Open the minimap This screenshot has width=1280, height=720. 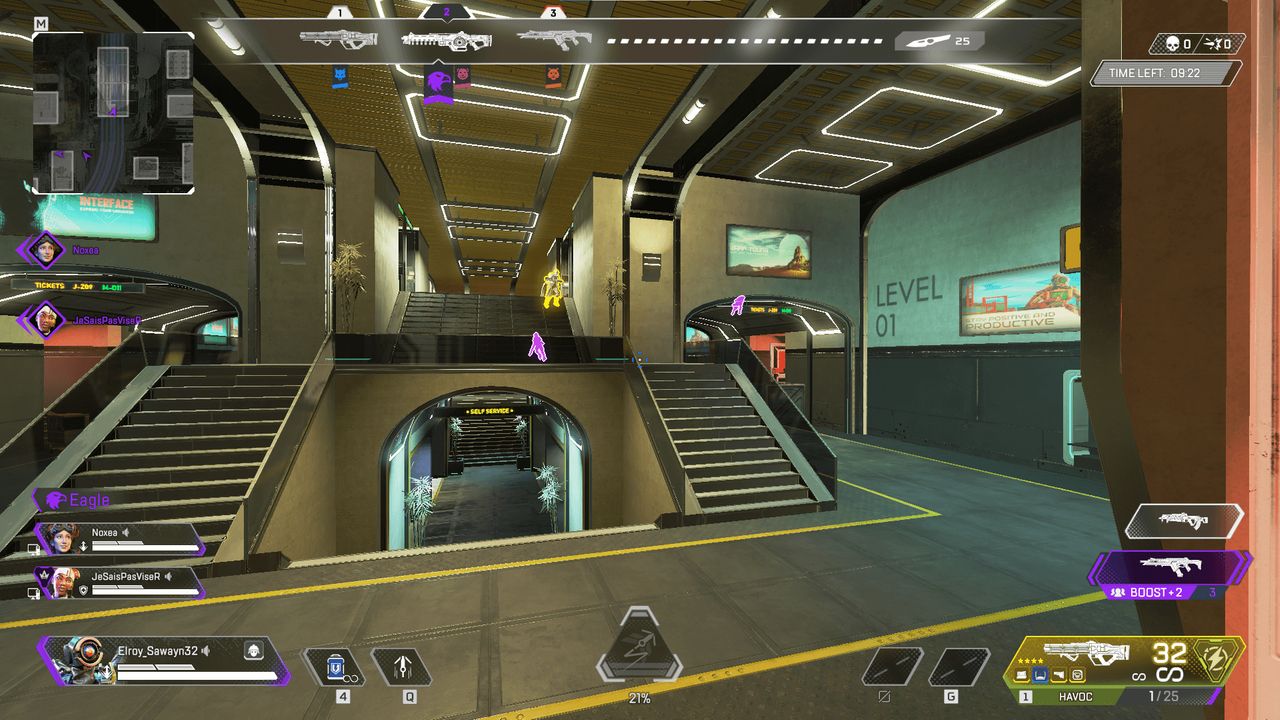pos(113,112)
